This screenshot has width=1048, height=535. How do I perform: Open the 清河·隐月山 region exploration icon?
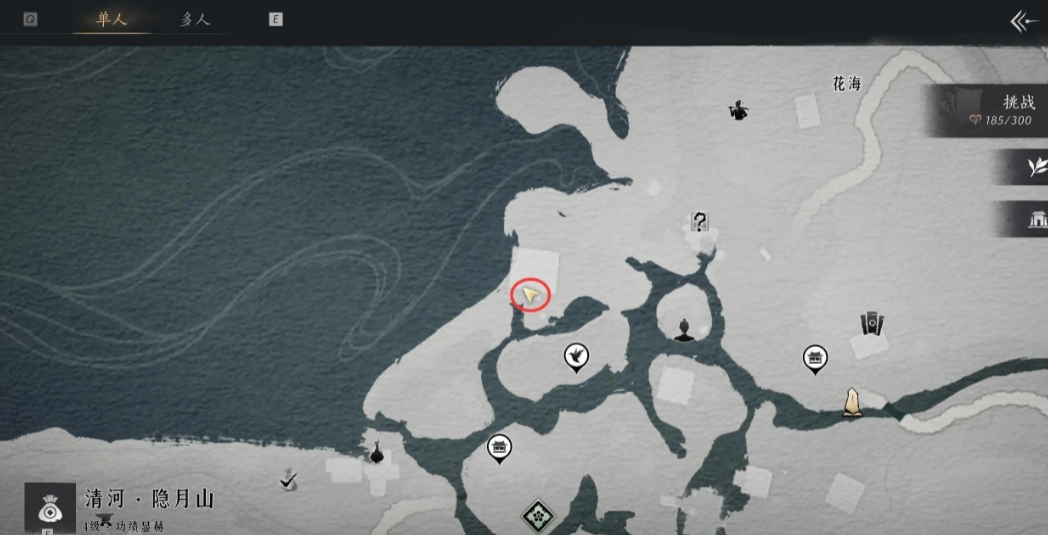[49, 507]
